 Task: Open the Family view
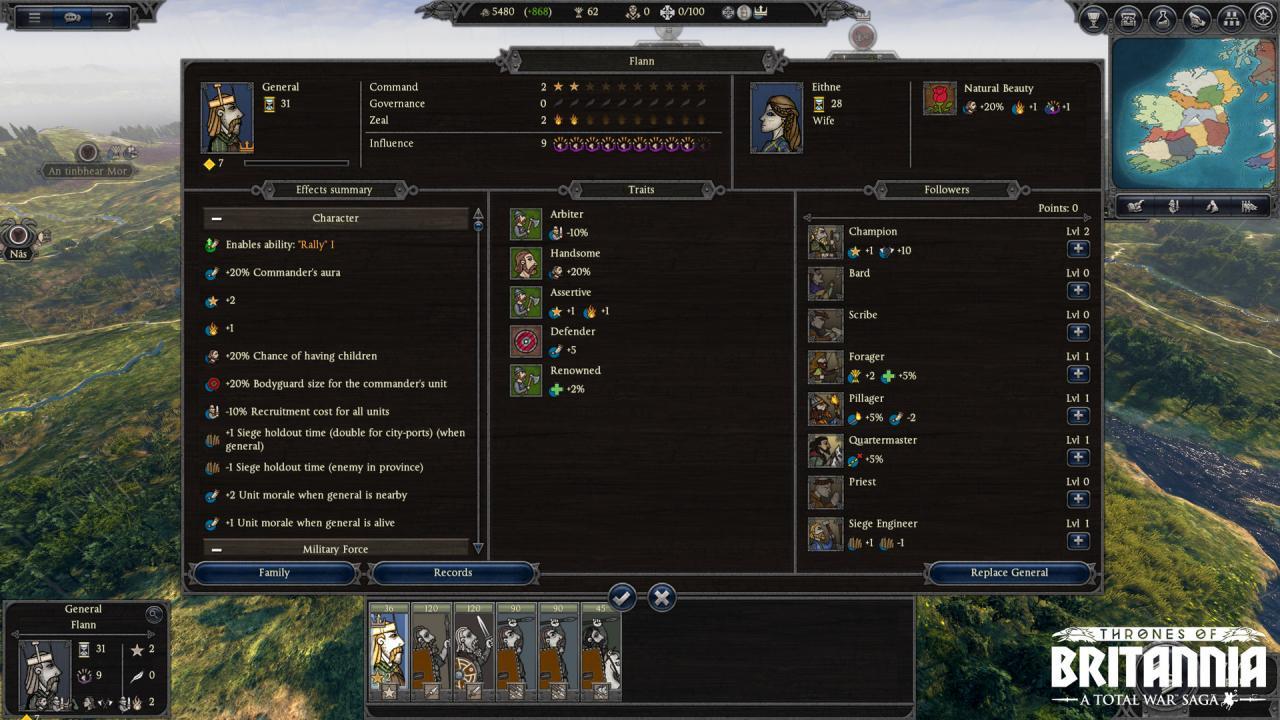[x=274, y=572]
